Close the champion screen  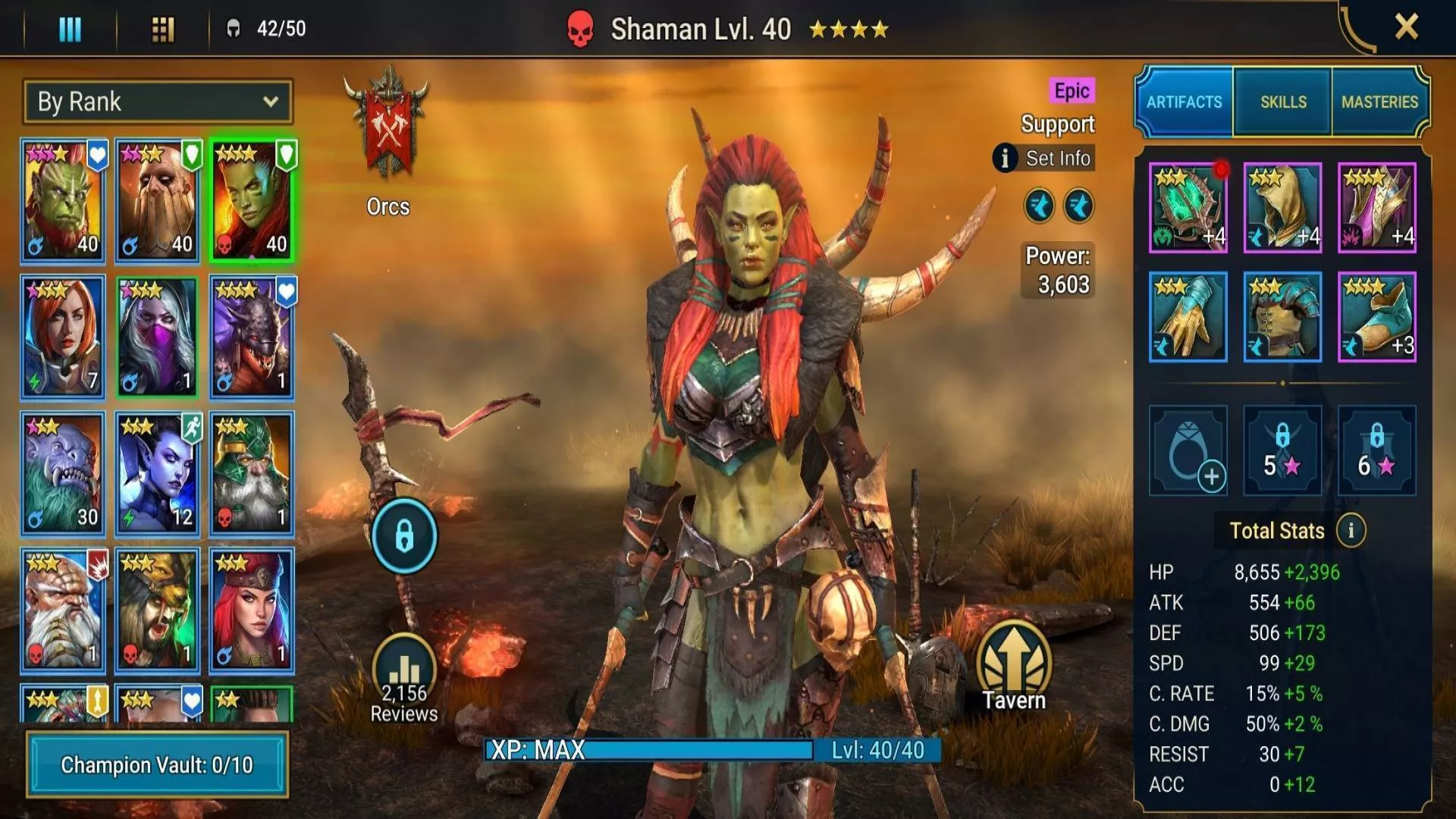1406,27
